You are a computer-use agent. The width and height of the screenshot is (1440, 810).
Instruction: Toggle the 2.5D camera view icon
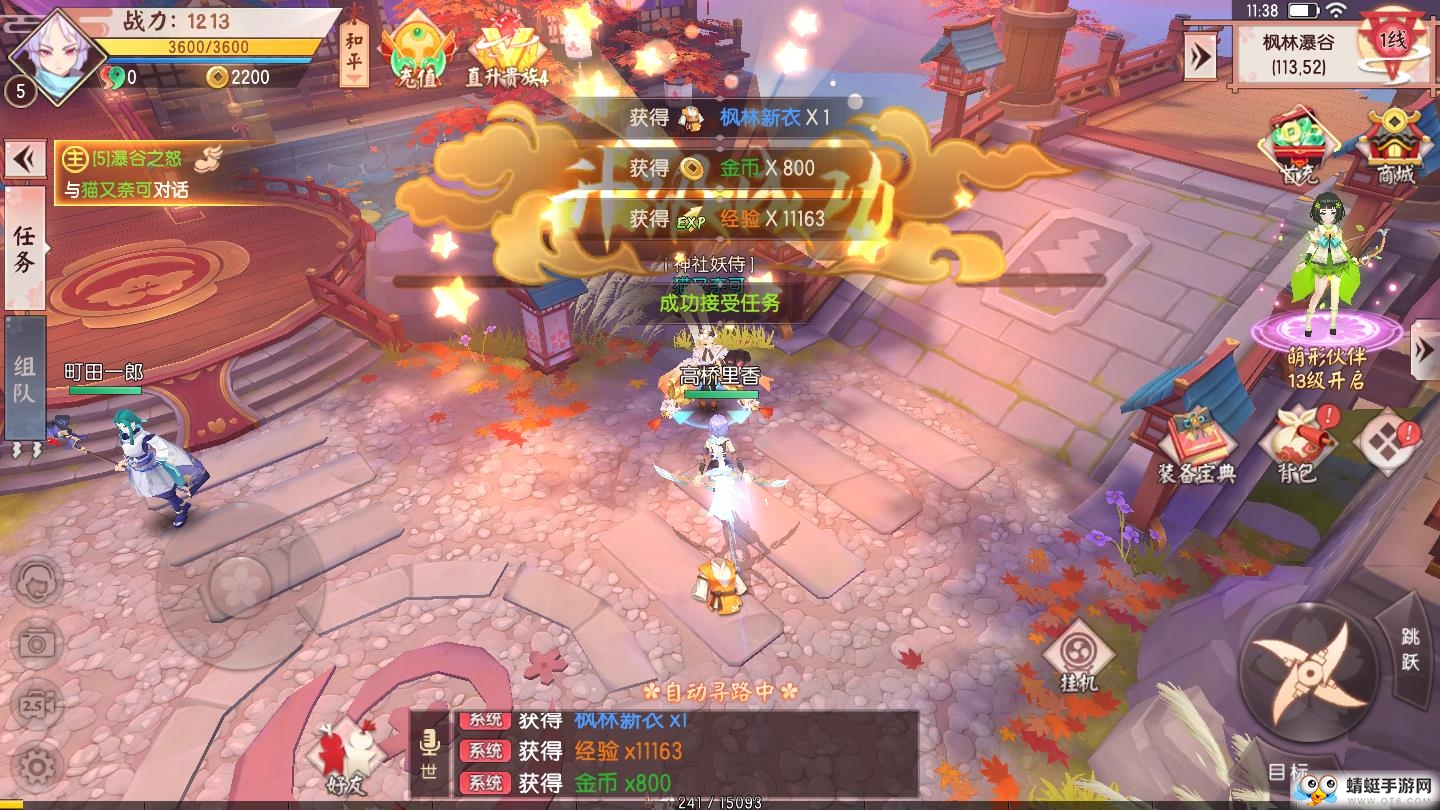click(x=37, y=704)
